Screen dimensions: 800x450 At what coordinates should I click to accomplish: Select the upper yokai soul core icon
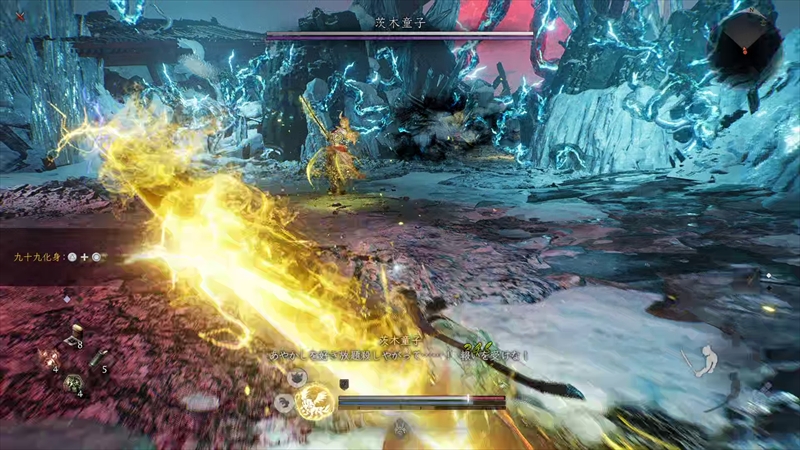click(297, 378)
